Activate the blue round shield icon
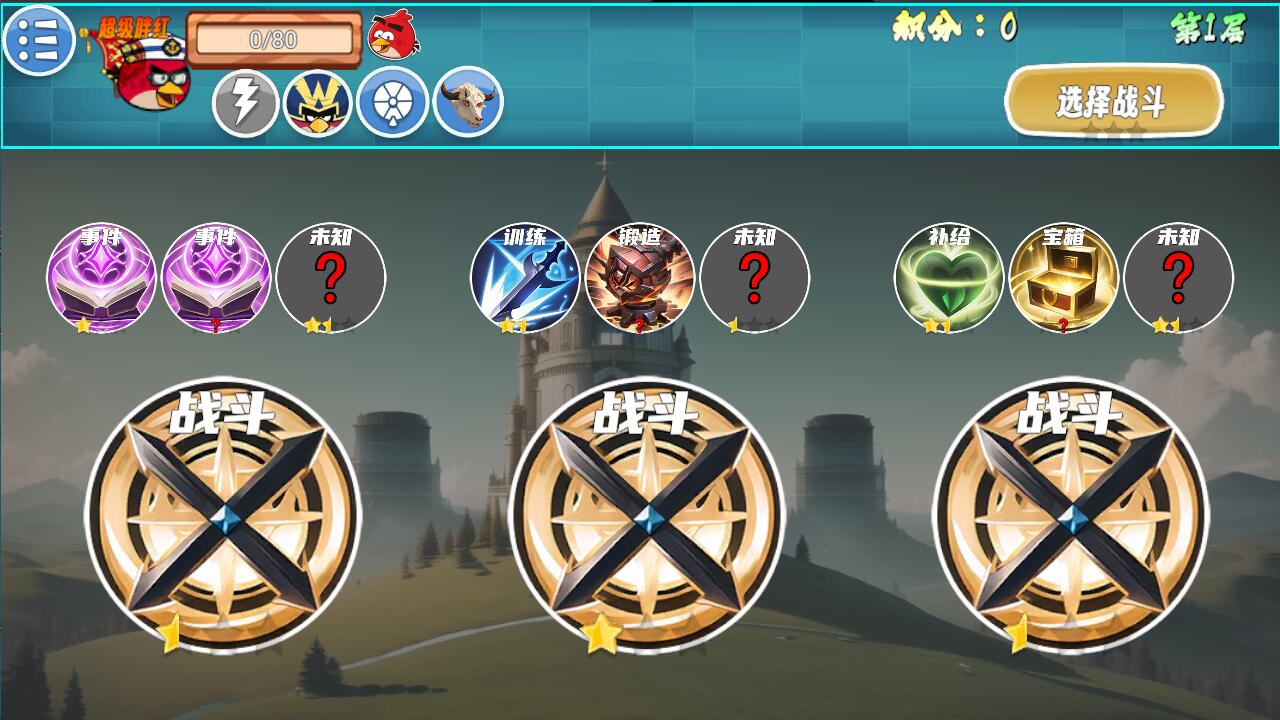 393,102
